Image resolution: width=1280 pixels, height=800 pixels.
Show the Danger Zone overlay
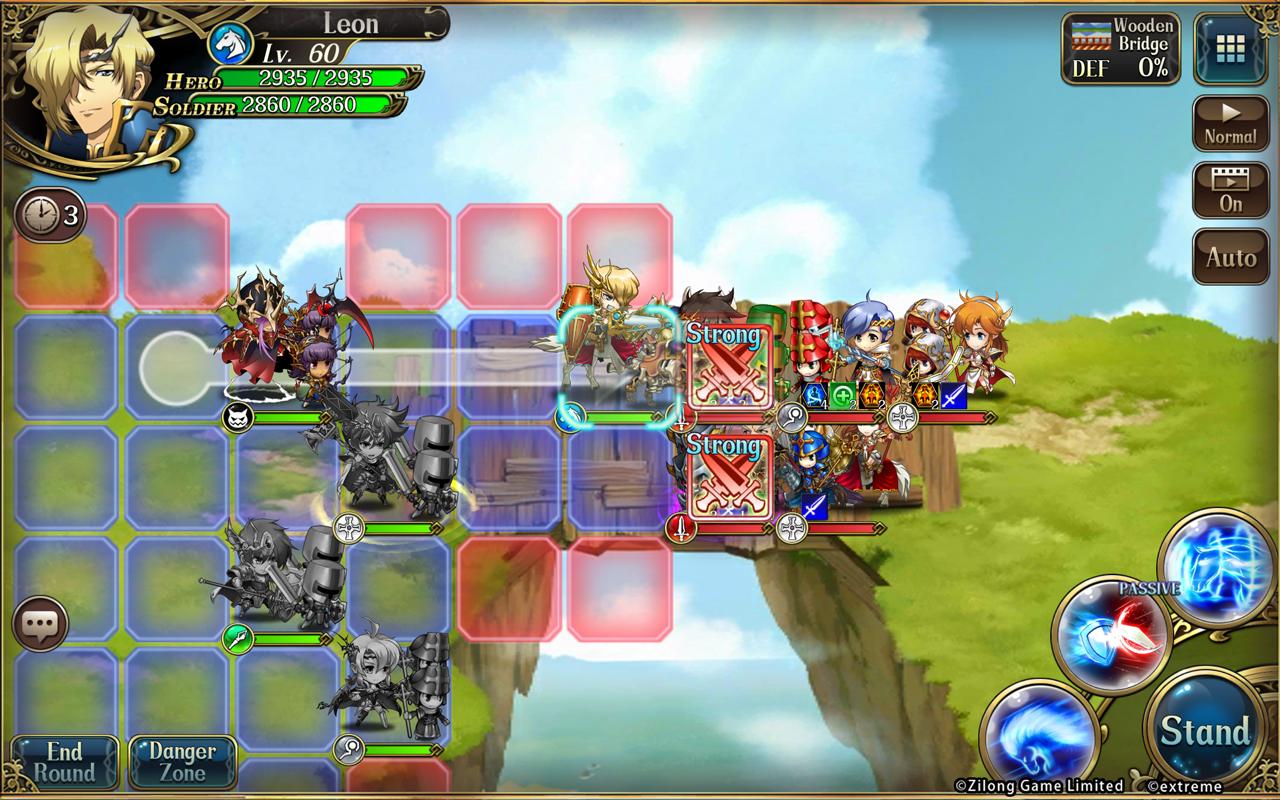182,762
